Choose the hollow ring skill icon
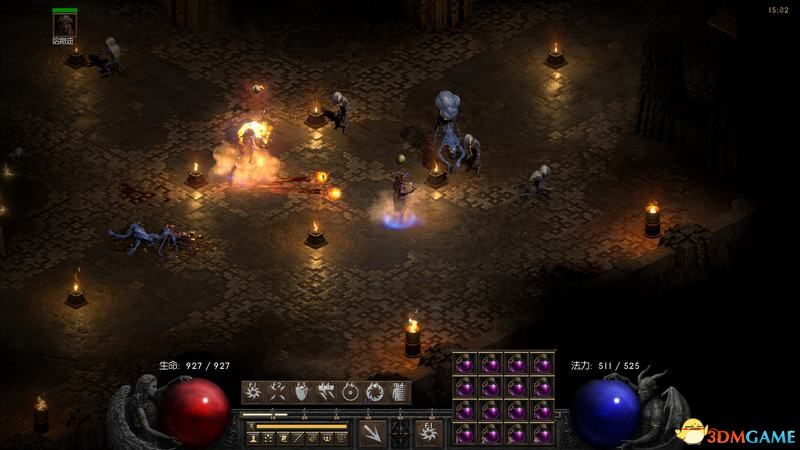This screenshot has height=450, width=800. coord(350,392)
